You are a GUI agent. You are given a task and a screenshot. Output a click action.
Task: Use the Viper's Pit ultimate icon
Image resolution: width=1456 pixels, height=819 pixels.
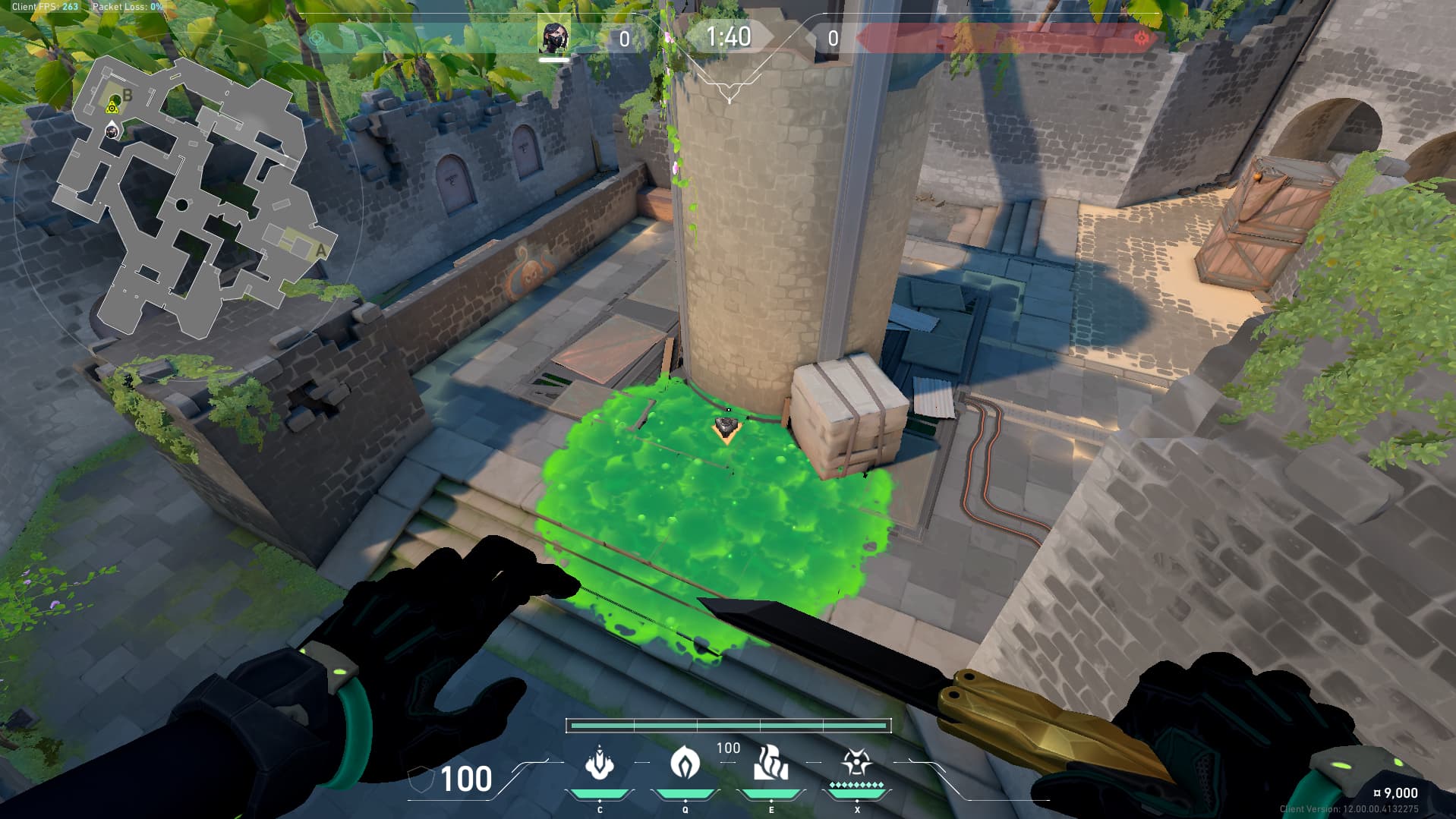(x=856, y=763)
